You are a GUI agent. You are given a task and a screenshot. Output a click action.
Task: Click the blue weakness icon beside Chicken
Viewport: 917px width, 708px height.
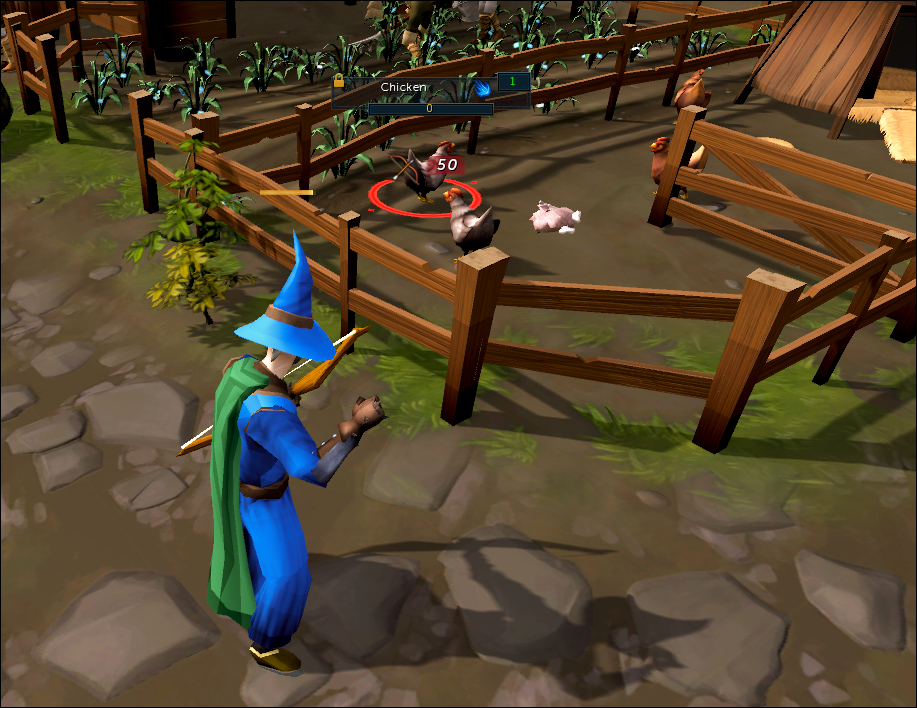[x=482, y=88]
